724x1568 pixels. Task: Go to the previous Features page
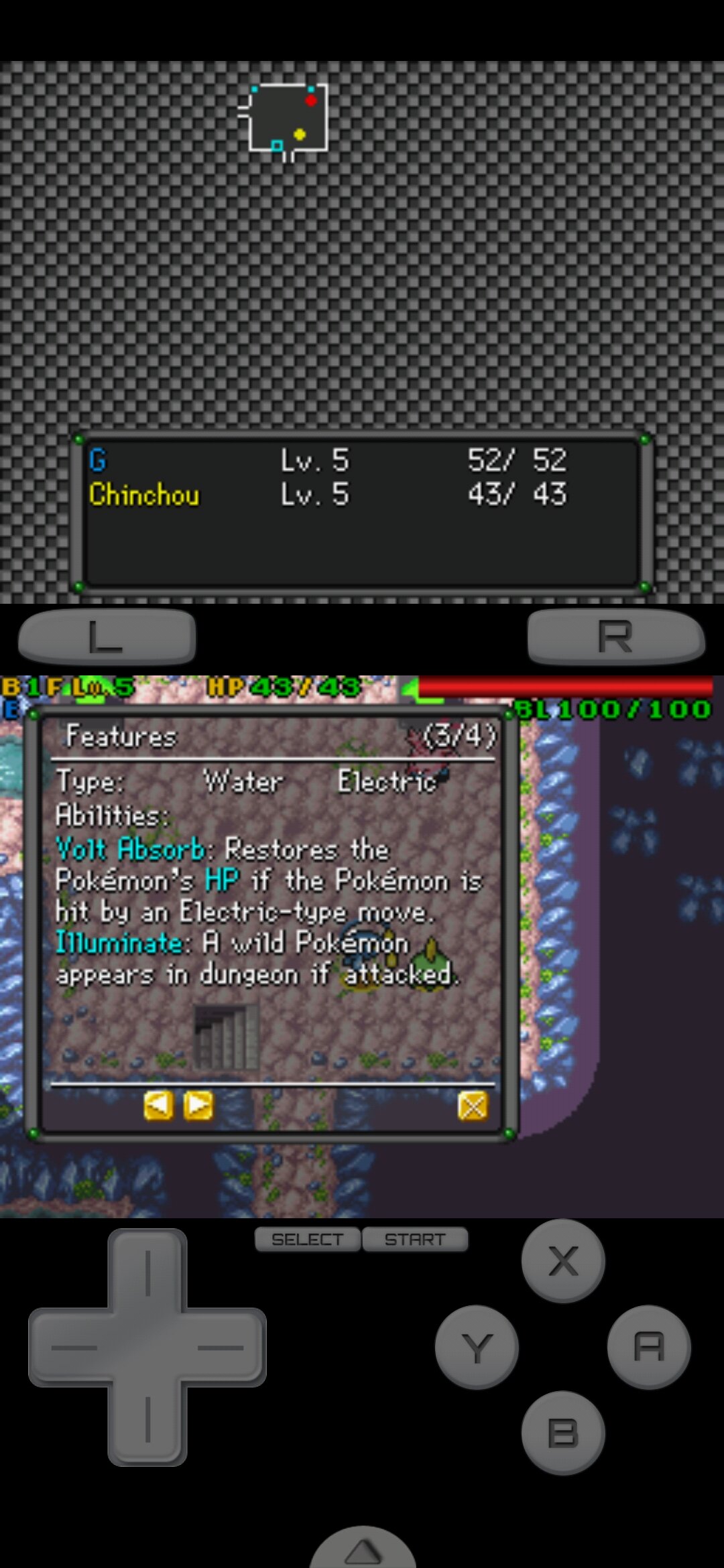tap(158, 1106)
